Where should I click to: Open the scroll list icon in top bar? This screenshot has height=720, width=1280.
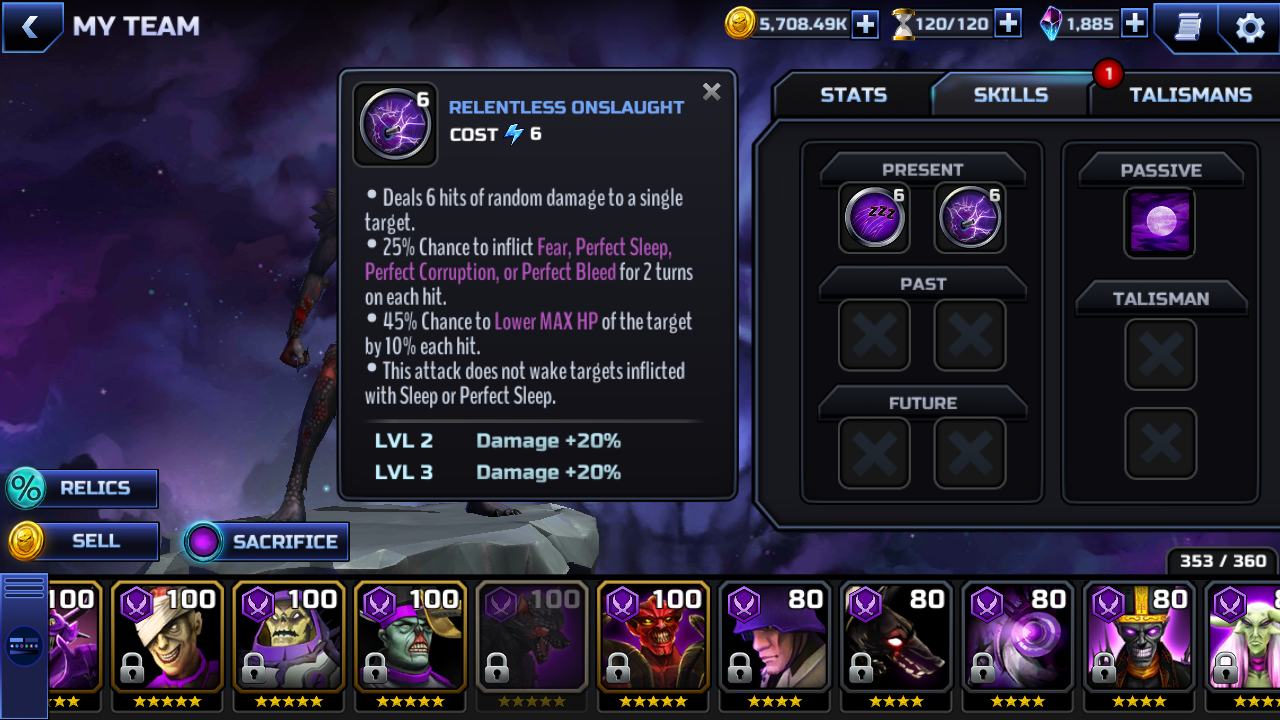(x=1187, y=27)
